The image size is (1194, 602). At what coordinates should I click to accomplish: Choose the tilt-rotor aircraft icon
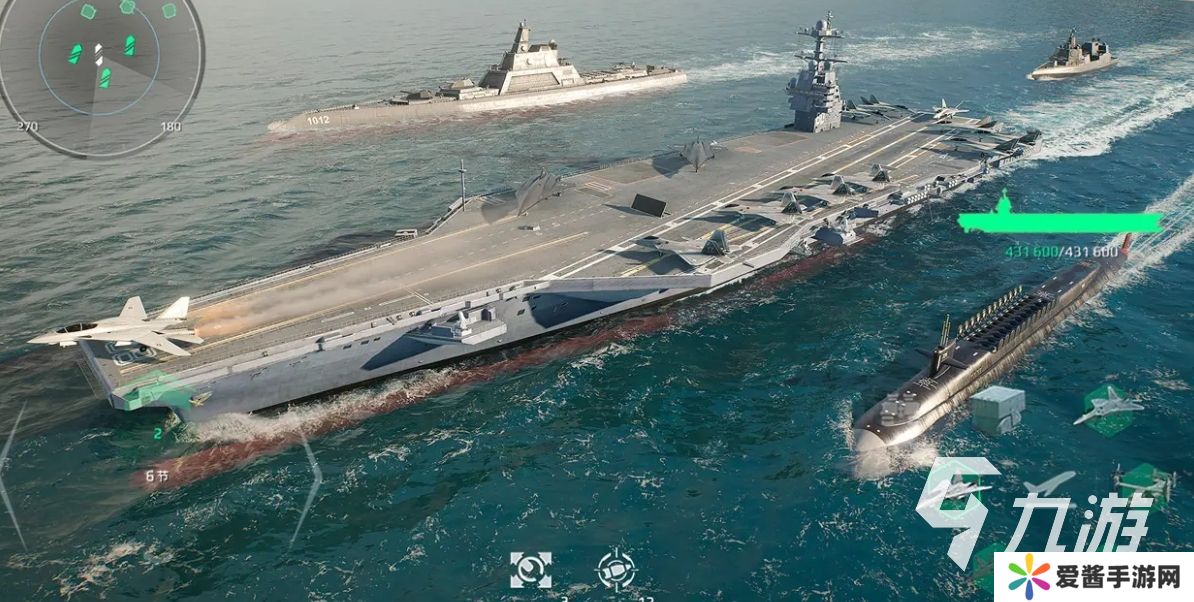coord(1144,483)
